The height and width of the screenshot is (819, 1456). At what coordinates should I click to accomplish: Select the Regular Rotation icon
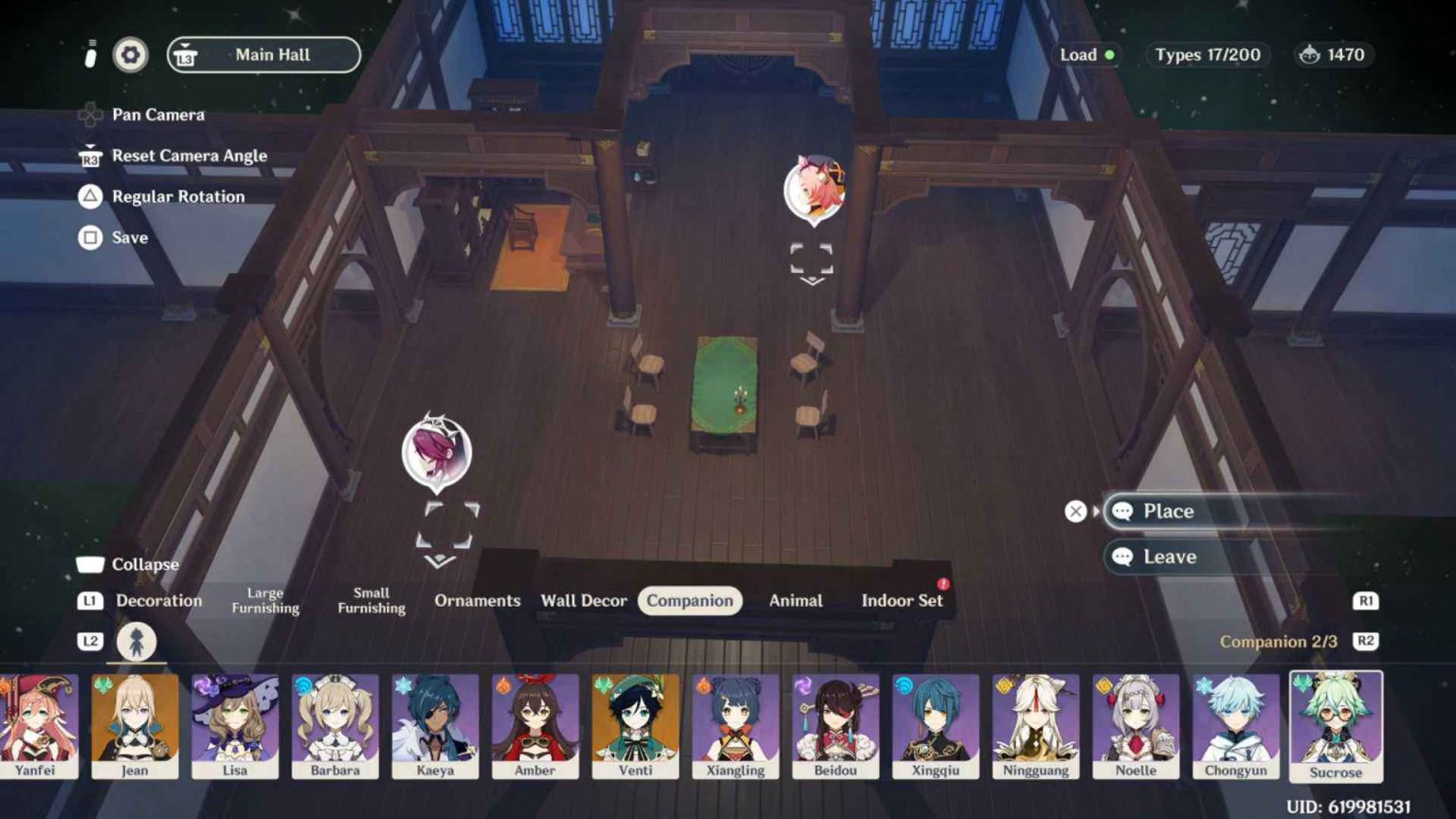[x=89, y=196]
